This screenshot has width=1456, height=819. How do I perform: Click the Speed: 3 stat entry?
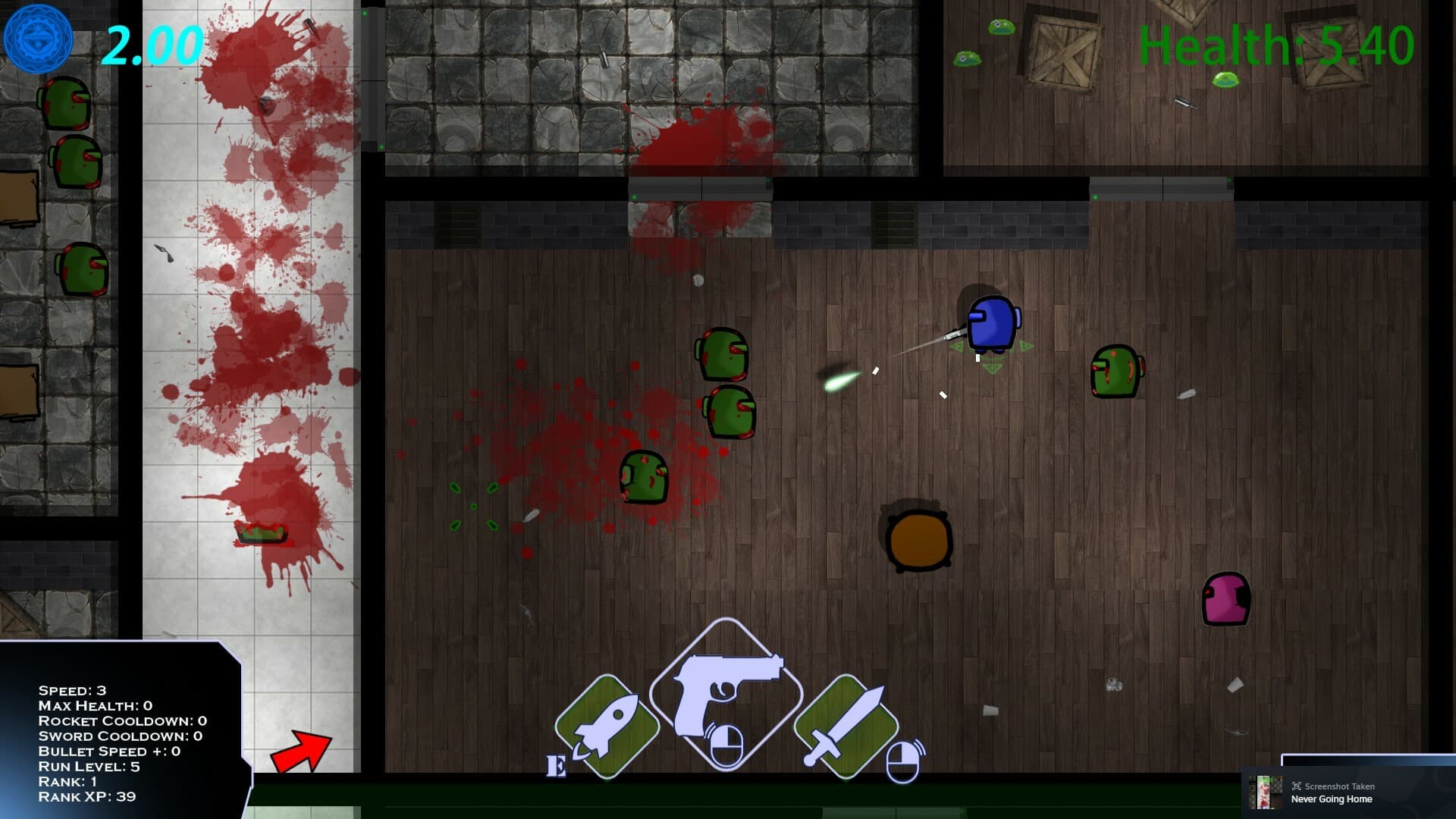pos(72,692)
